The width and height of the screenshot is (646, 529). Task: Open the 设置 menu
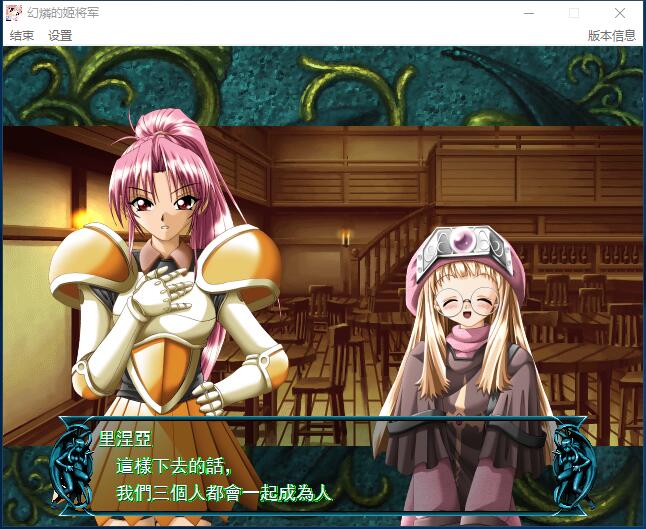coord(60,35)
